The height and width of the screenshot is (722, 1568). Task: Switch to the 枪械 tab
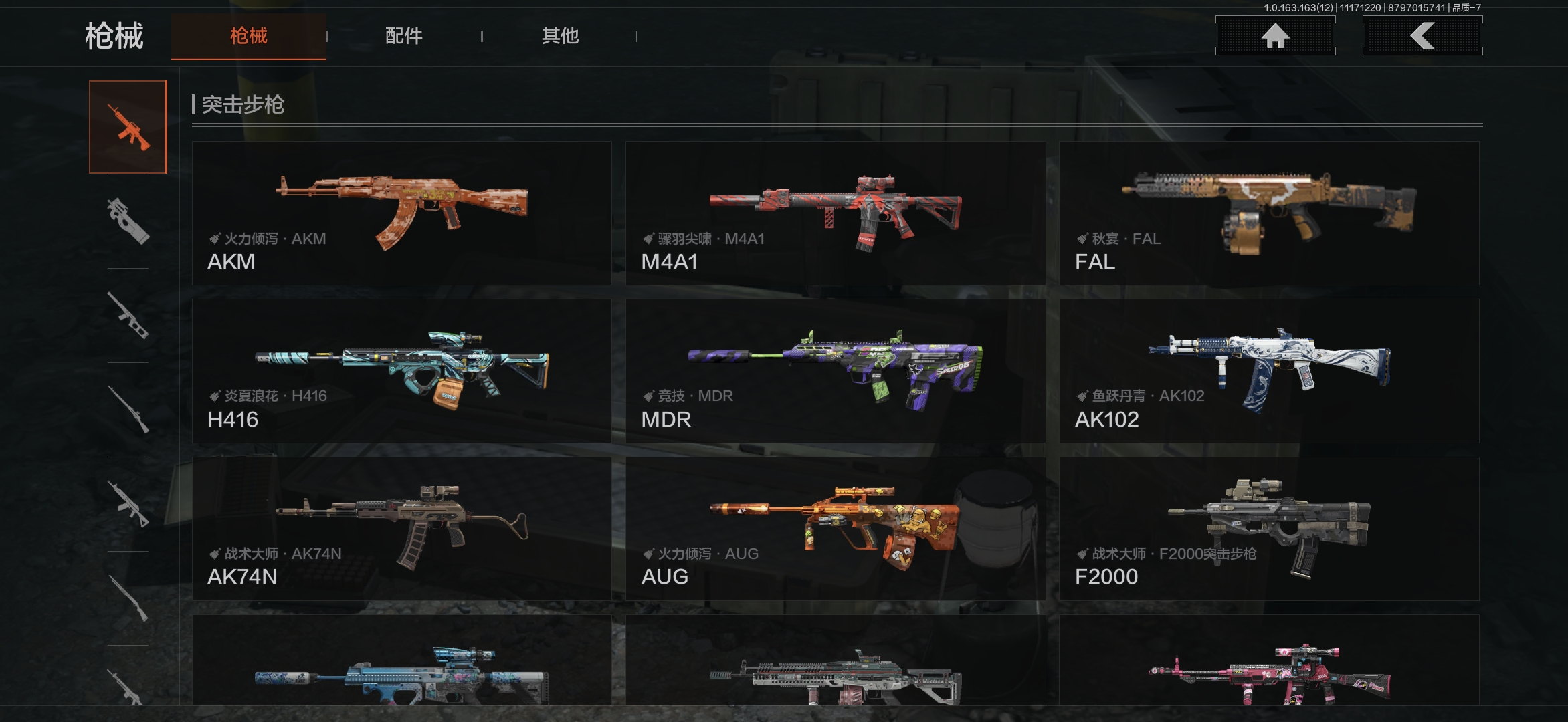tap(248, 36)
